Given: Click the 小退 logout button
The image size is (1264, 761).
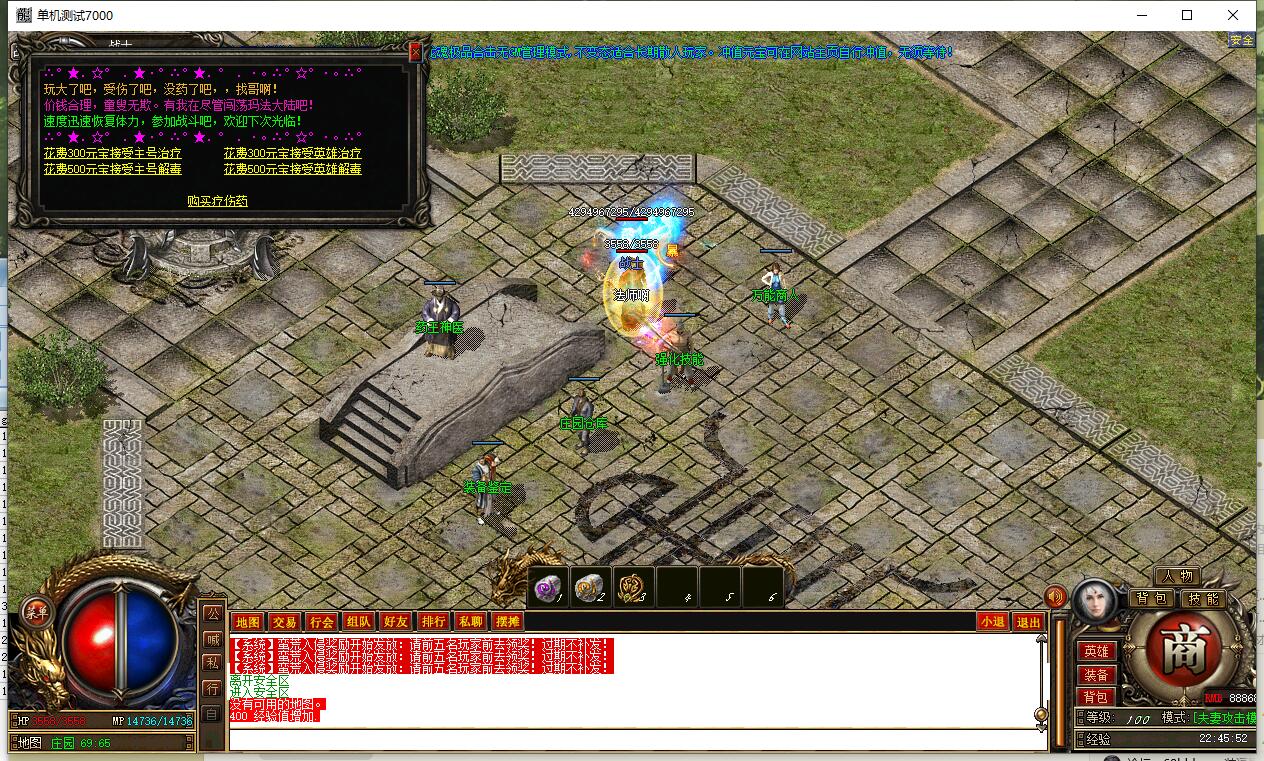Looking at the screenshot, I should (992, 622).
